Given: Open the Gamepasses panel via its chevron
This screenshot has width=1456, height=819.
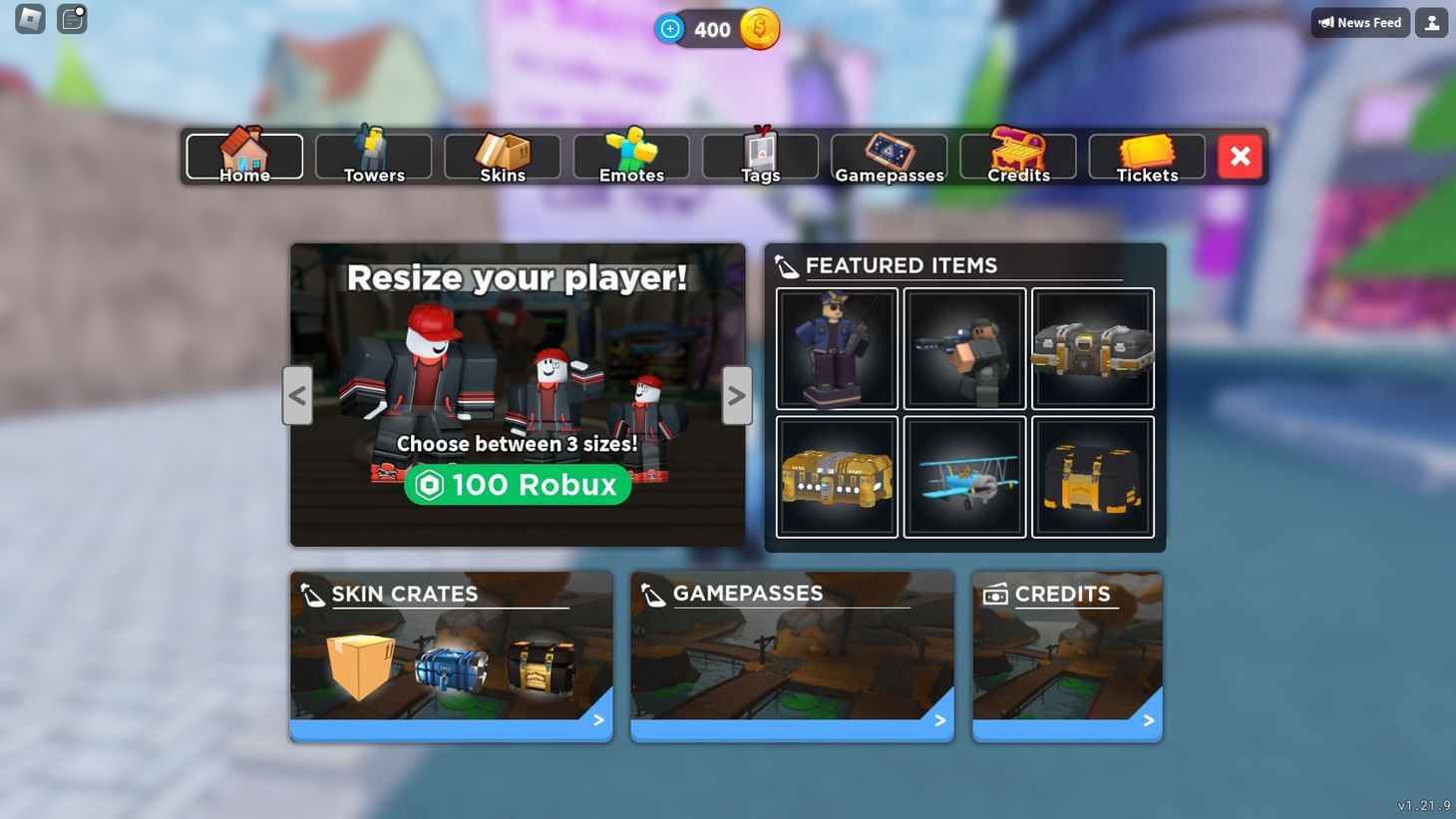Looking at the screenshot, I should coord(938,719).
